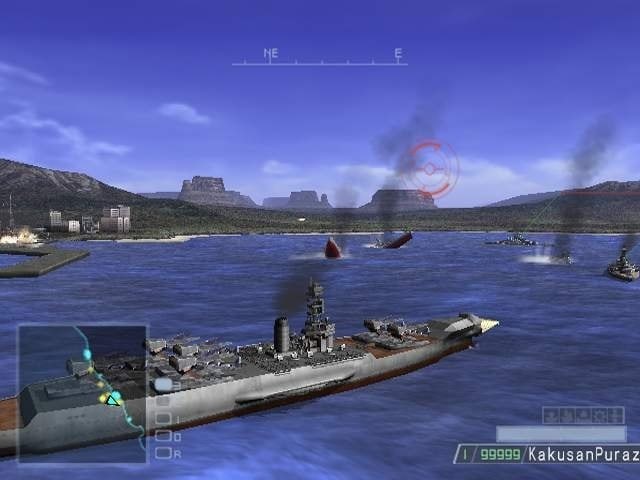The width and height of the screenshot is (640, 480).
Task: Click the NE–E compass heading bar
Action: pos(320,59)
